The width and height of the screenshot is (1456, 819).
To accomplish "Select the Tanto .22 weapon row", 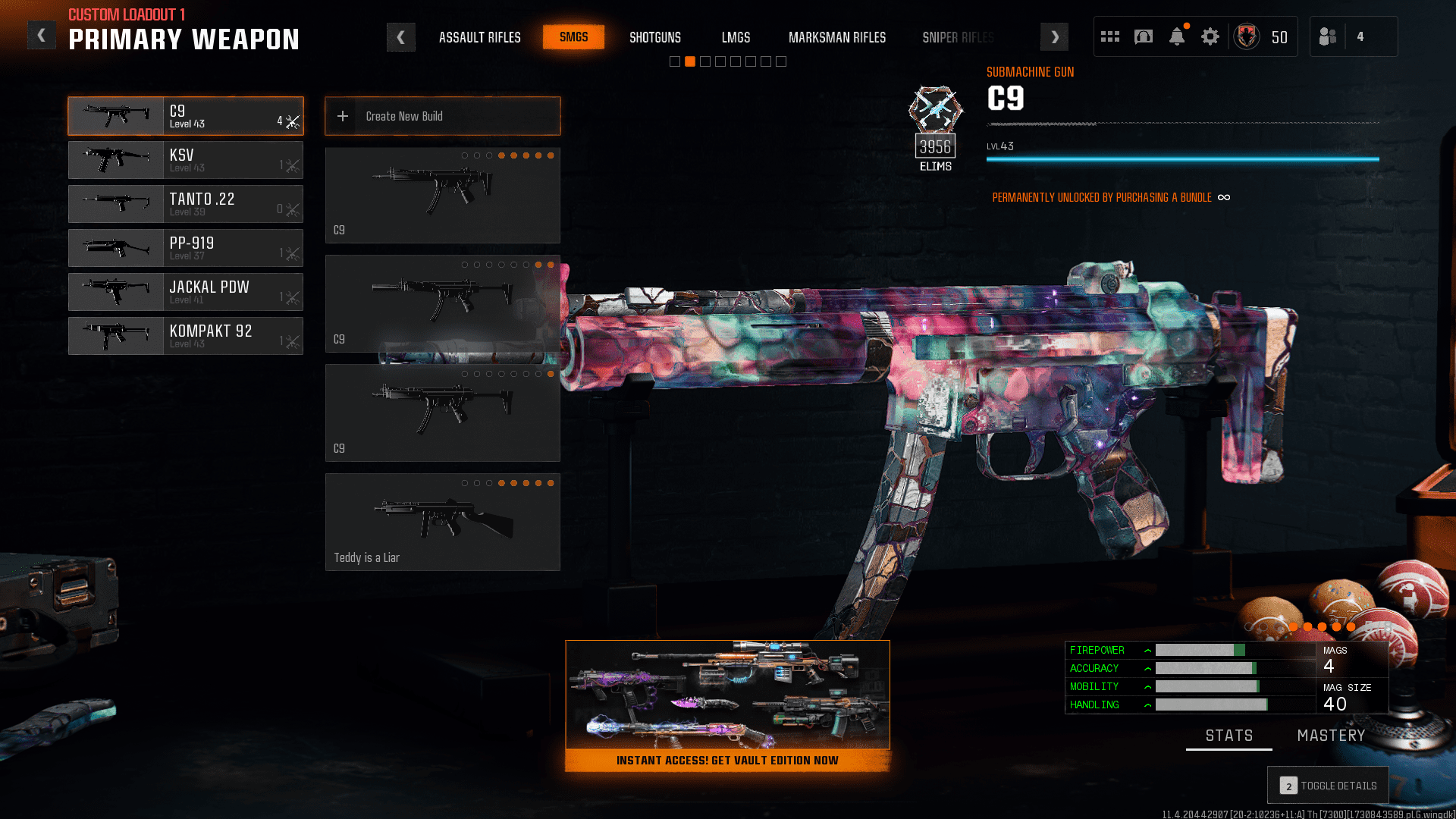I will coord(186,204).
